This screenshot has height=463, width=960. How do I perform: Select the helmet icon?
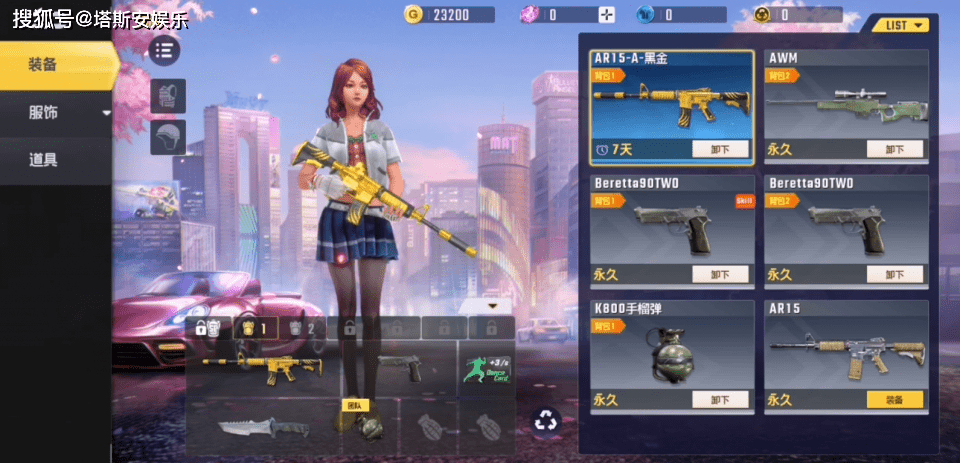click(168, 137)
